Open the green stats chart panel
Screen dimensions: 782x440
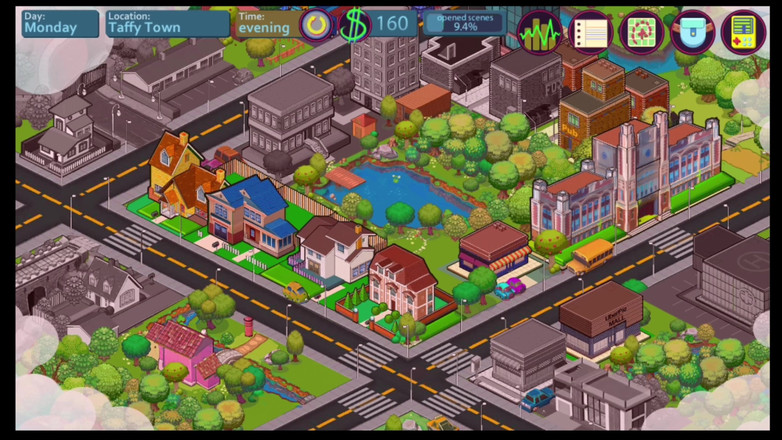coord(540,32)
